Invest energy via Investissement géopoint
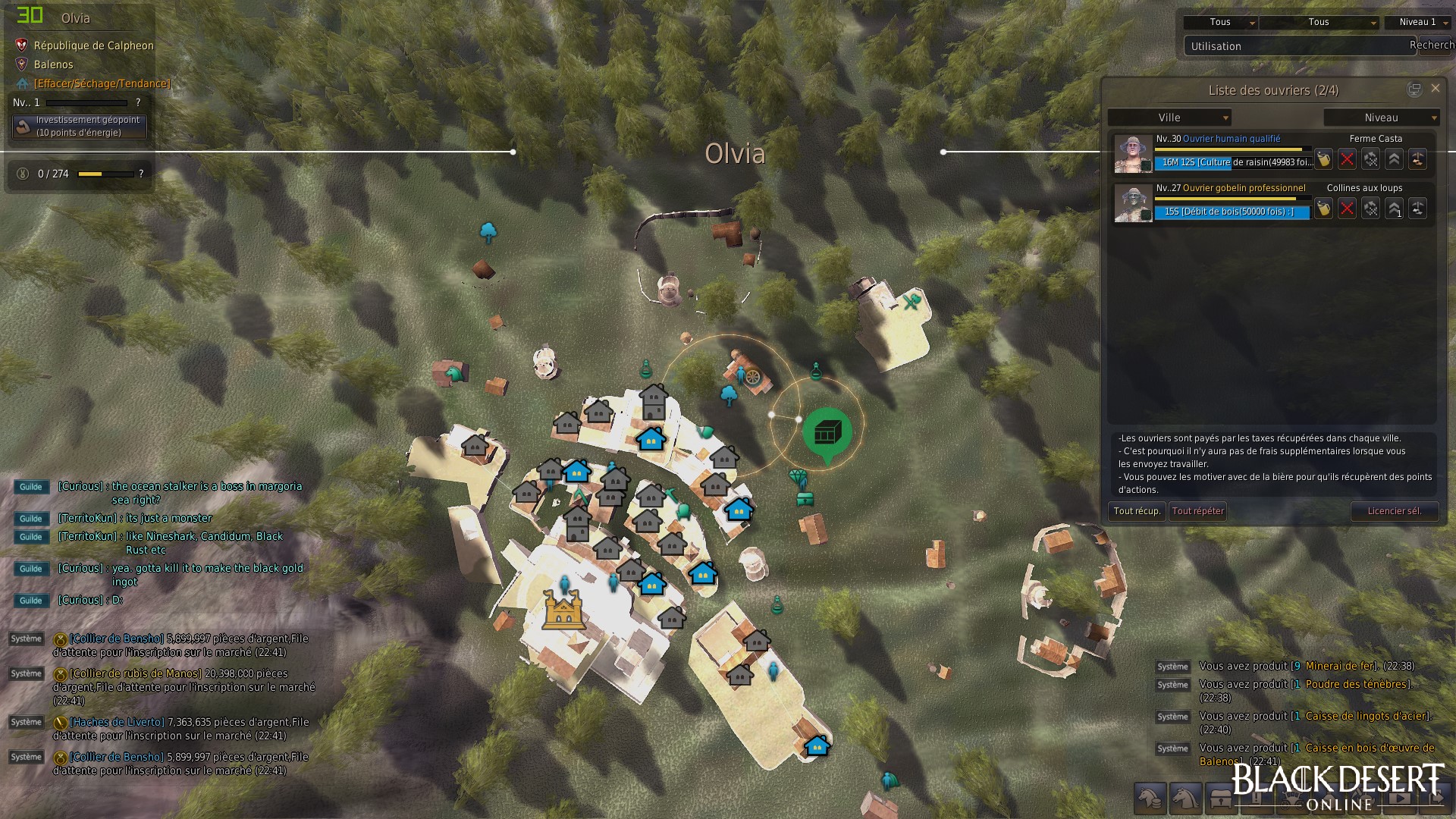 [x=80, y=127]
